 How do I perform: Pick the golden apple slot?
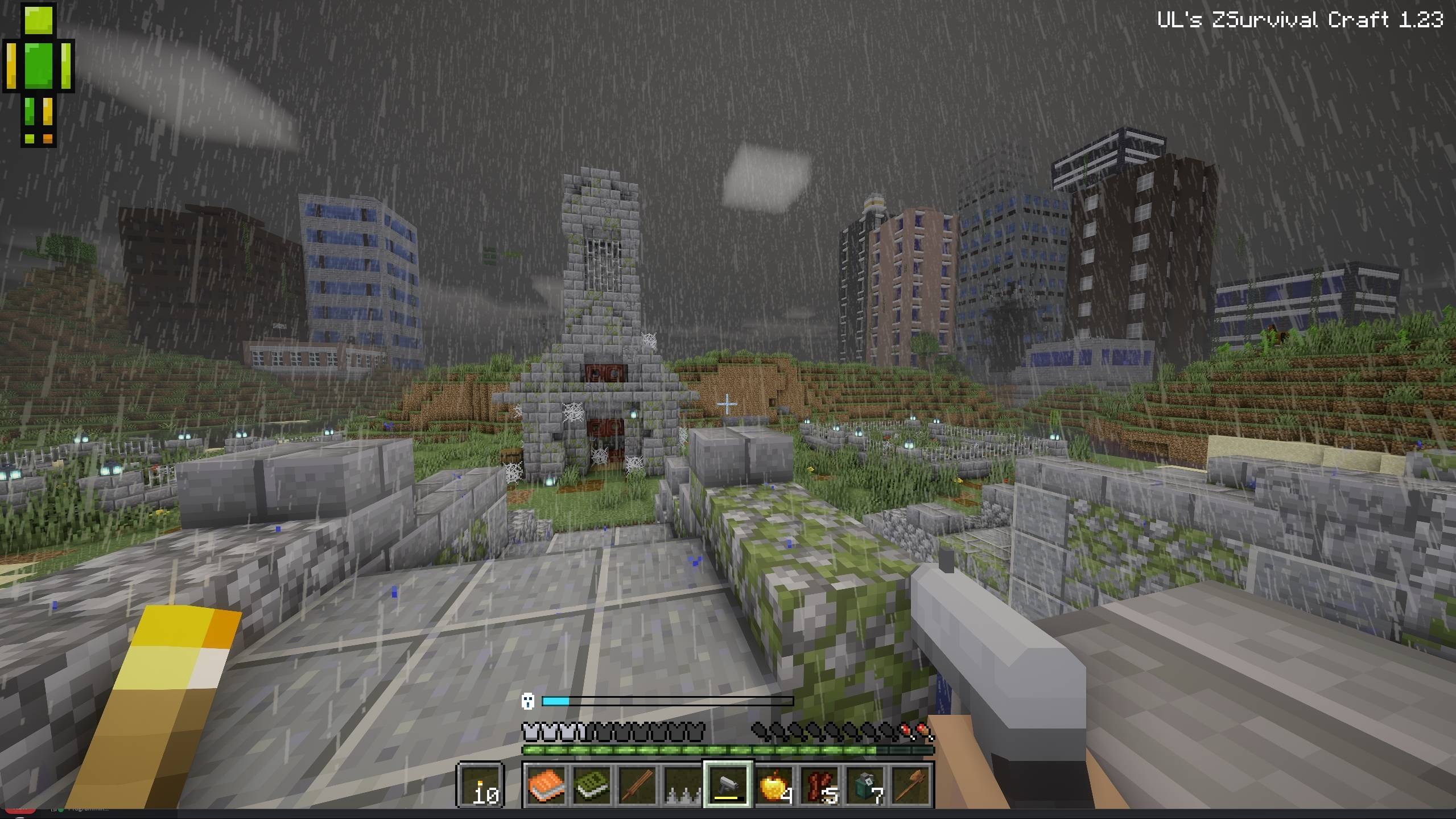(x=774, y=785)
